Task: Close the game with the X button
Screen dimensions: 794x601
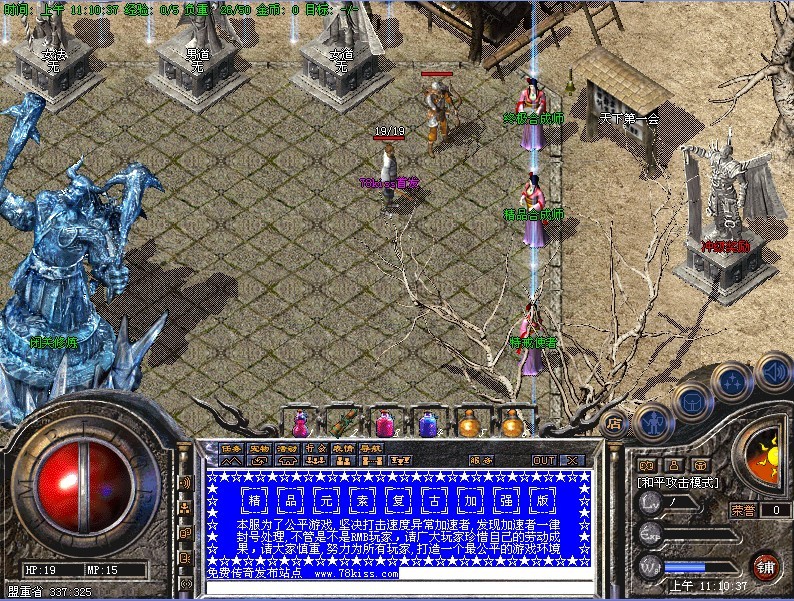Action: click(x=571, y=460)
